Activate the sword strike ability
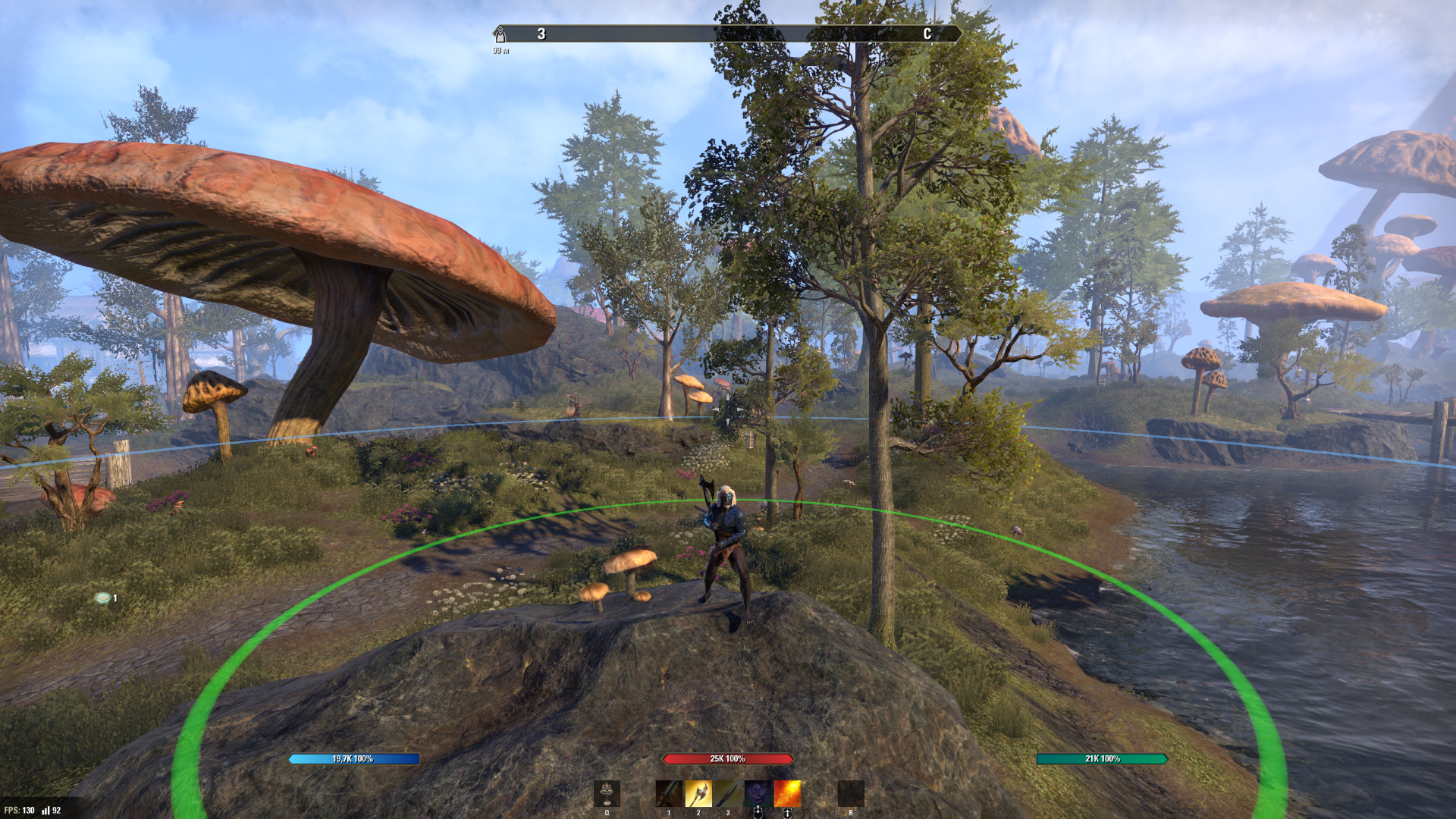Image resolution: width=1456 pixels, height=819 pixels. 668,793
